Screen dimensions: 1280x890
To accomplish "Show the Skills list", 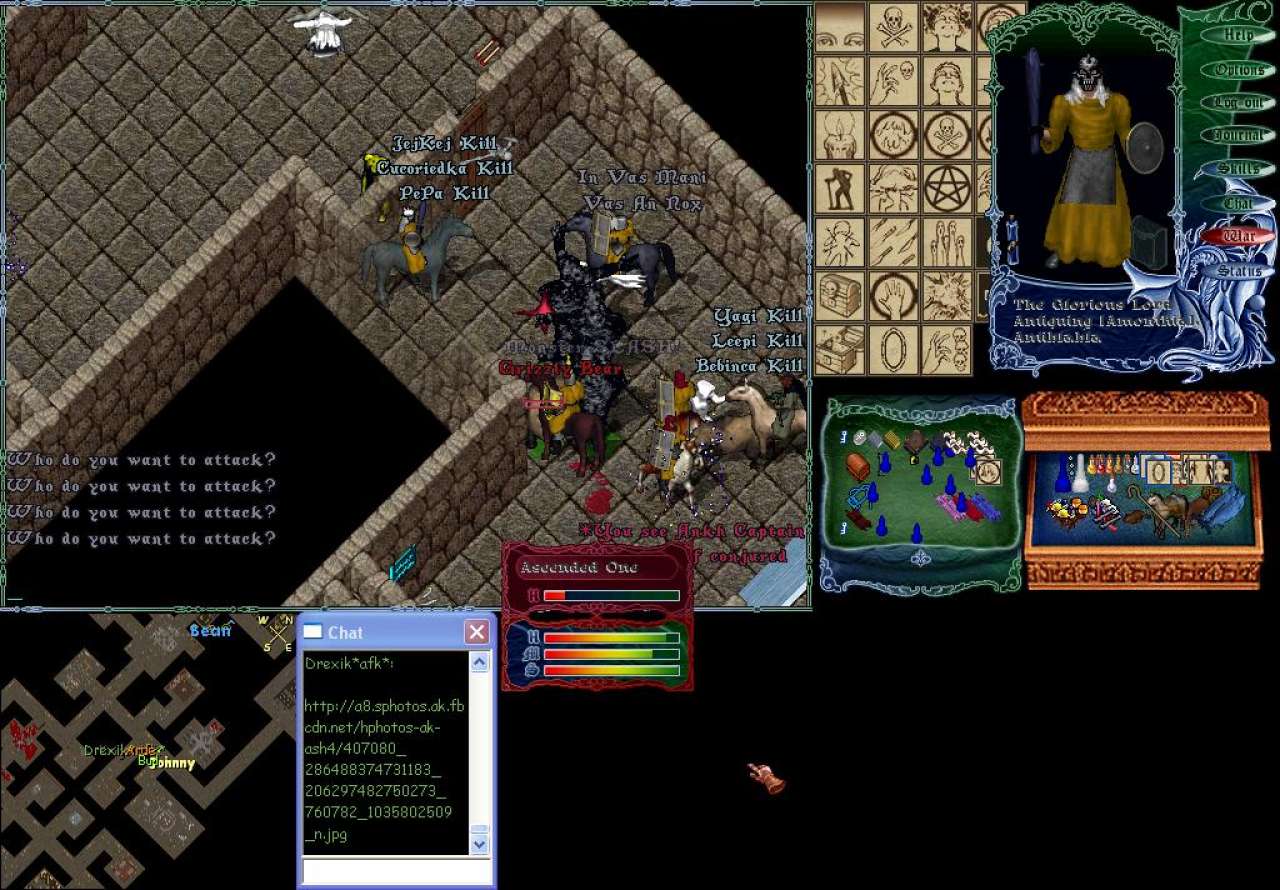I will [1239, 169].
